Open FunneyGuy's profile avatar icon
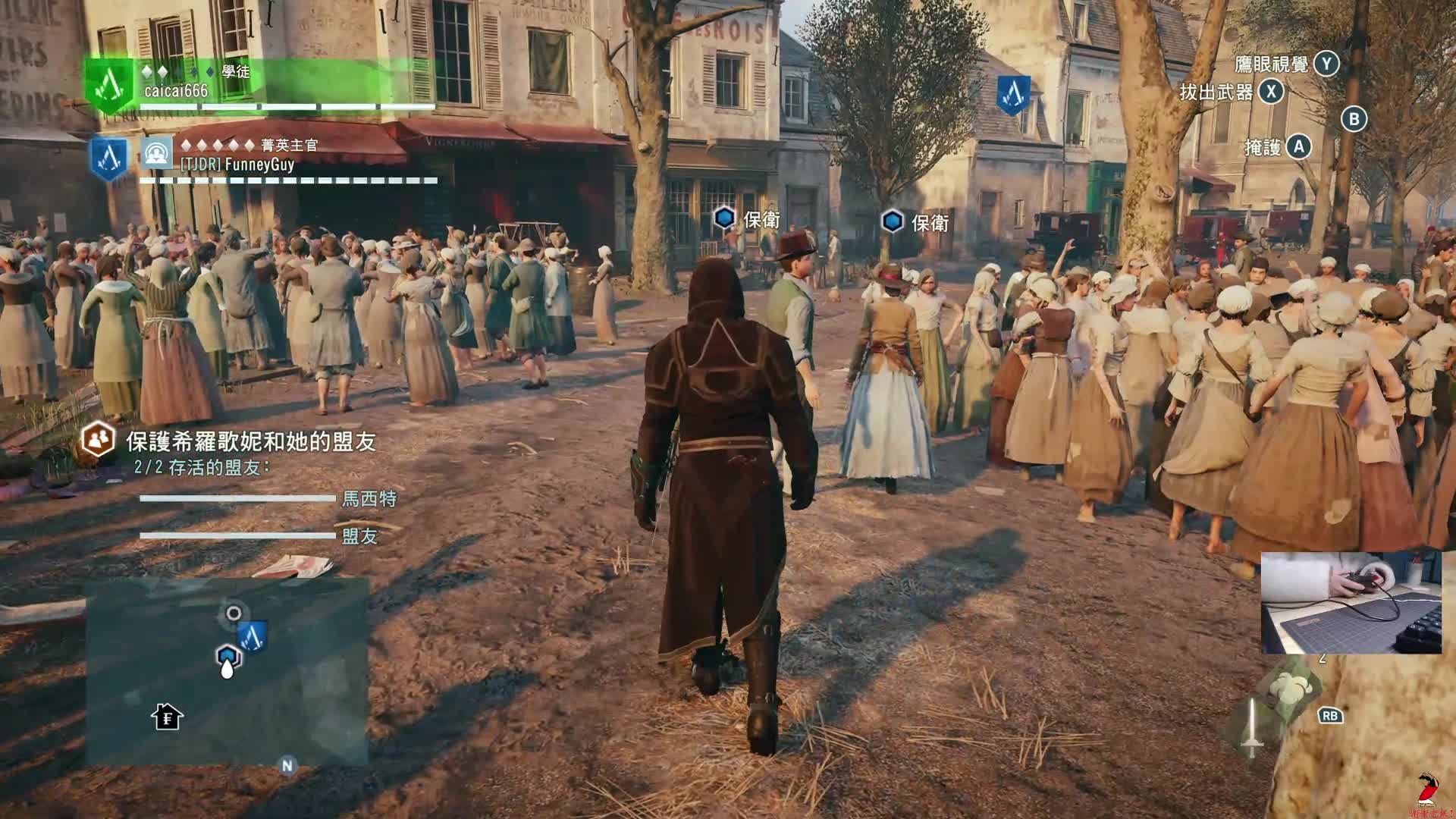 tap(157, 154)
